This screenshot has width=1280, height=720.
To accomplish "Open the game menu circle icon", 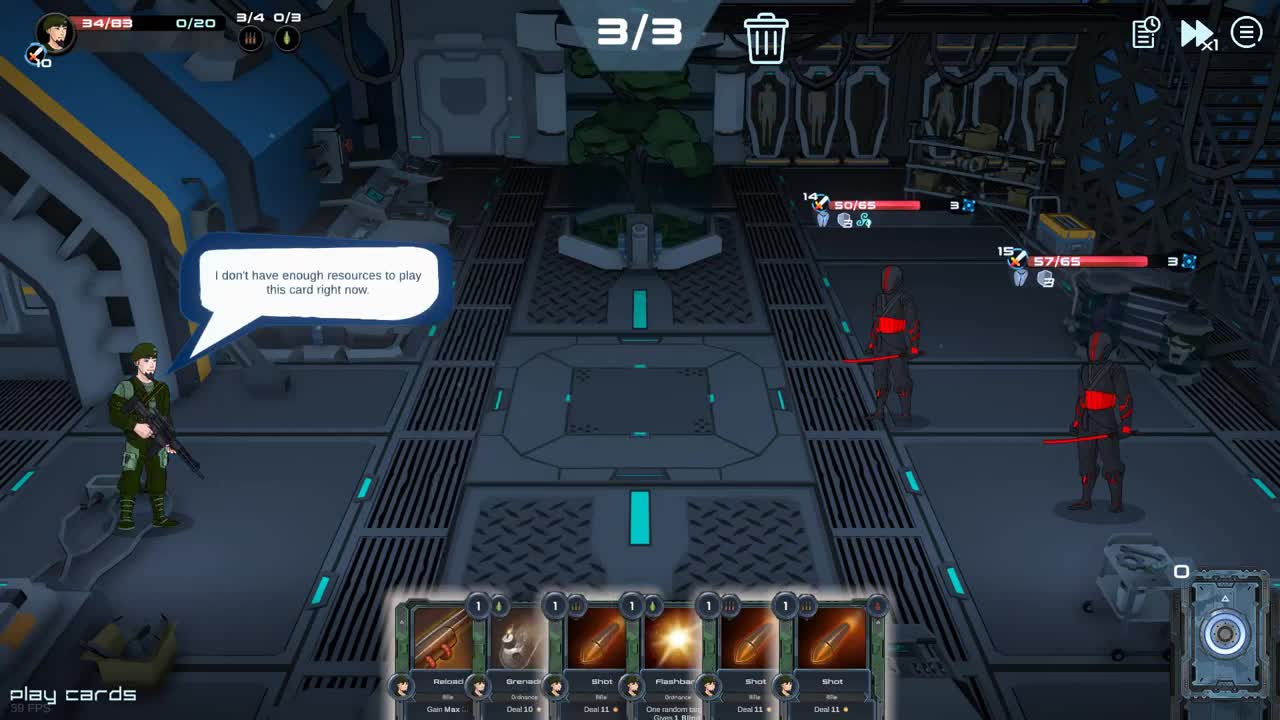I will tap(1245, 31).
